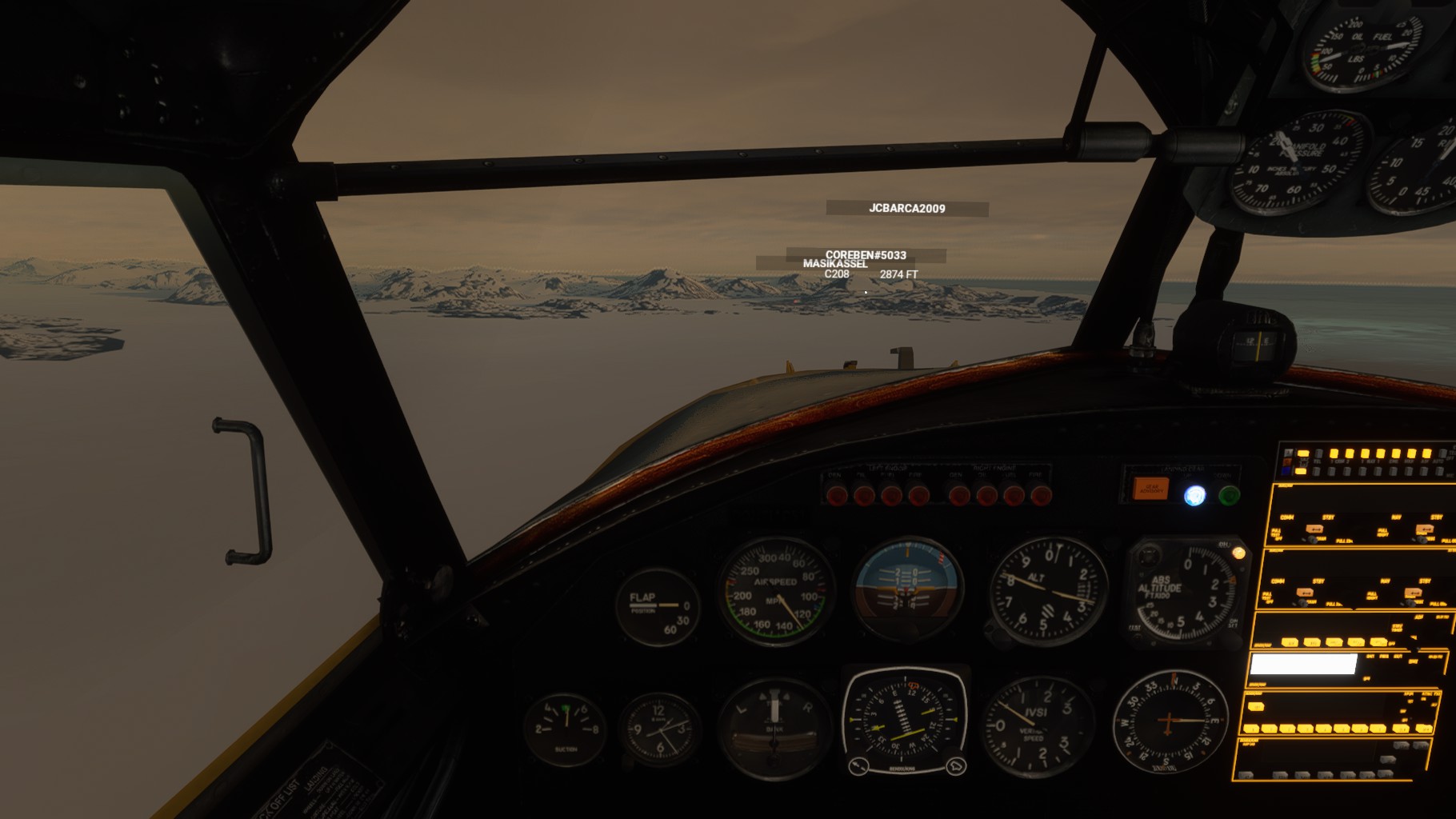Click the HSI heading bug knob
Screen dimensions: 1456x819
click(955, 767)
